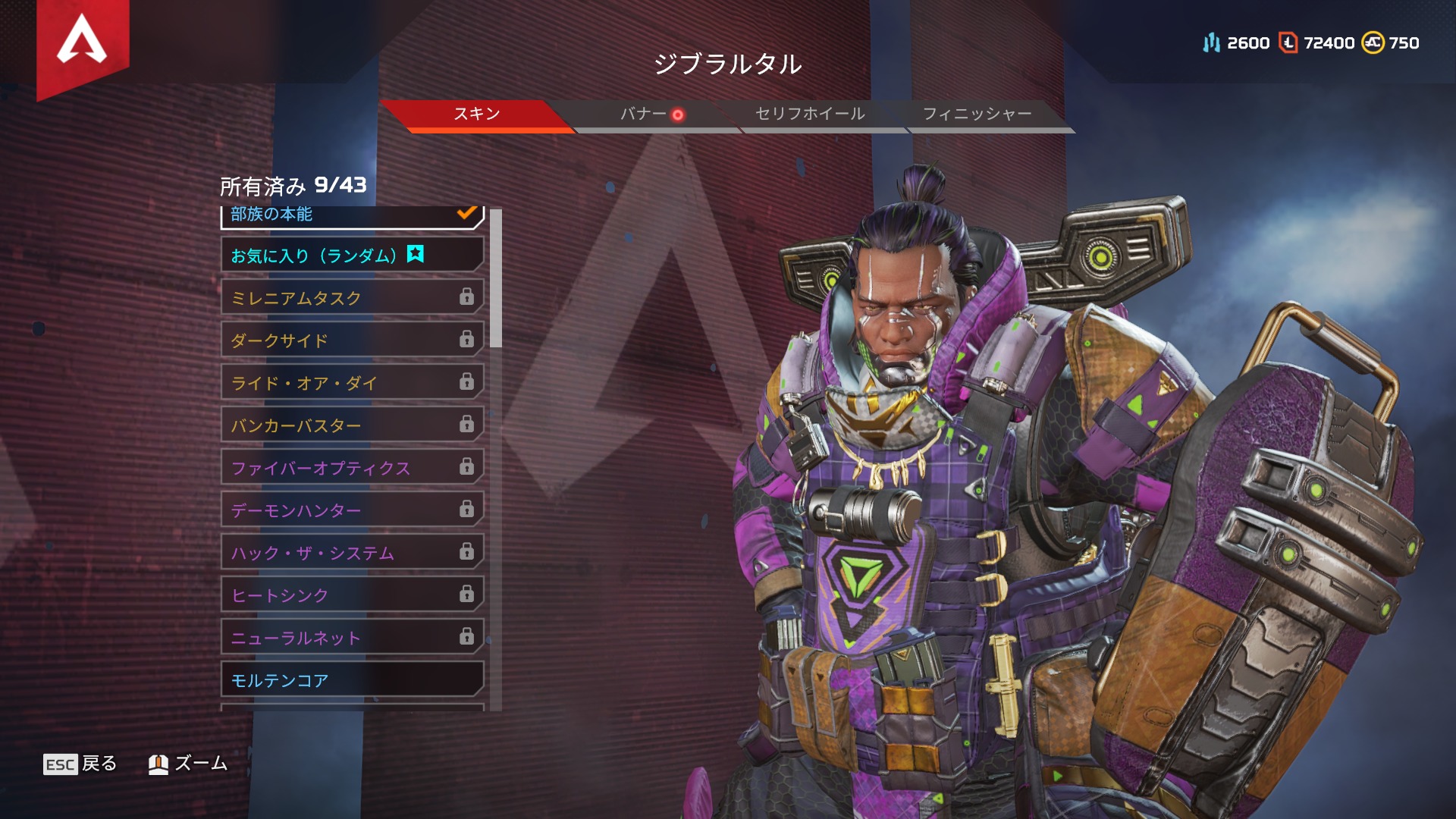This screenshot has height=819, width=1456.
Task: Go back with the 戻る button
Action: click(x=80, y=764)
